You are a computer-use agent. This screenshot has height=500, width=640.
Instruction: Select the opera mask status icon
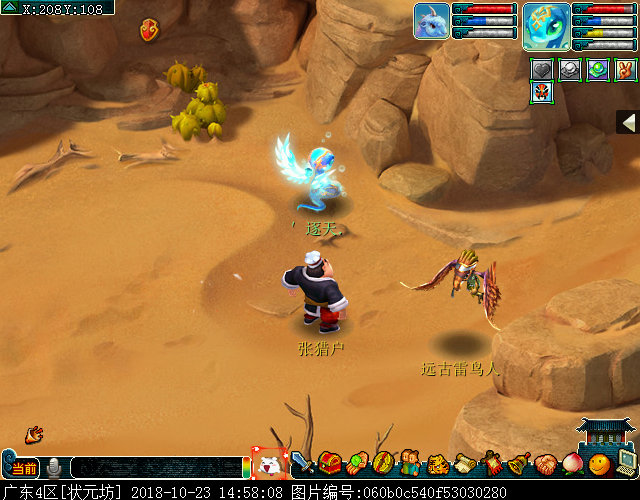pyautogui.click(x=541, y=94)
